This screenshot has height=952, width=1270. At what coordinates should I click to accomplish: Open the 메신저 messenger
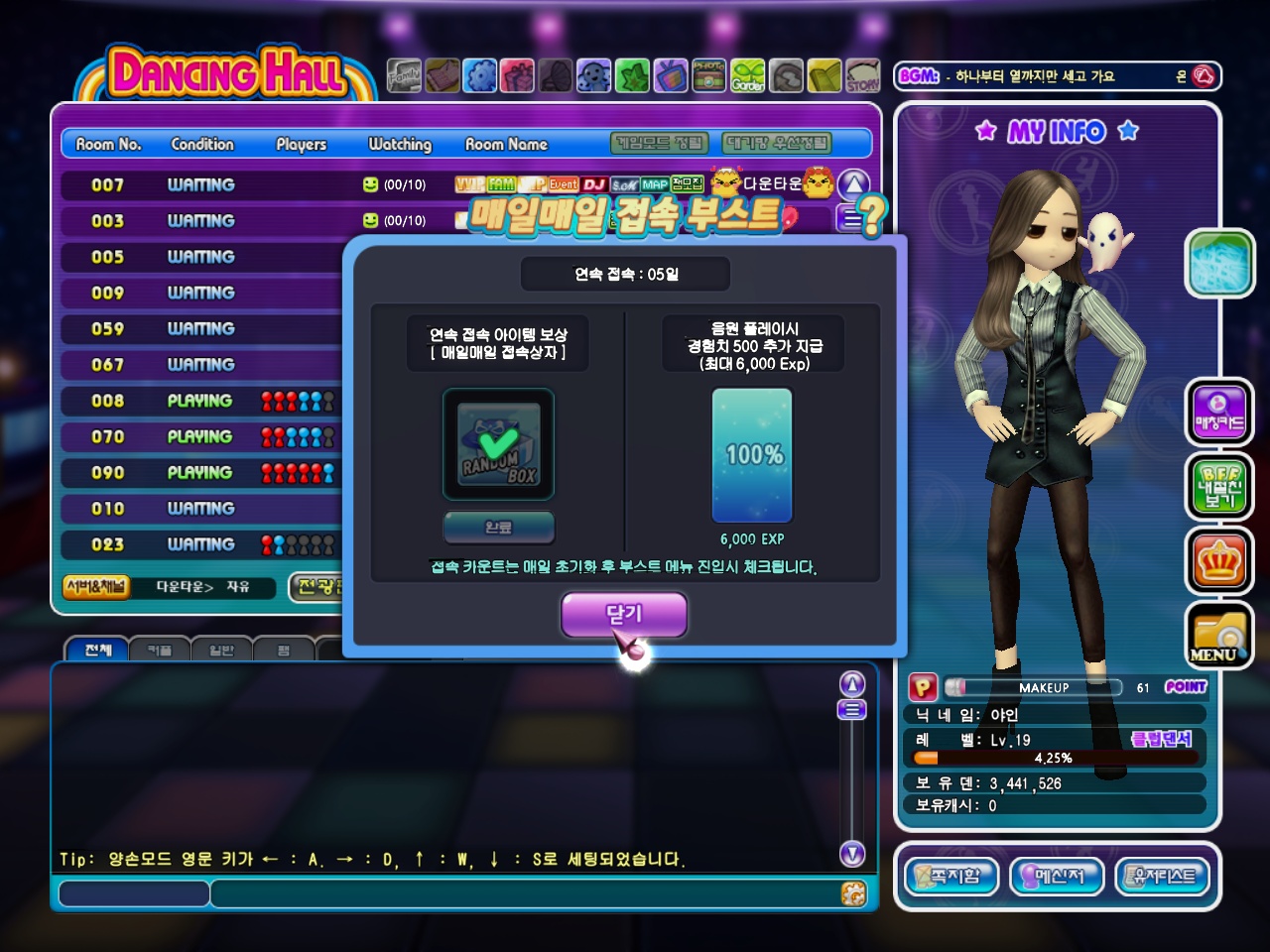tap(1057, 877)
